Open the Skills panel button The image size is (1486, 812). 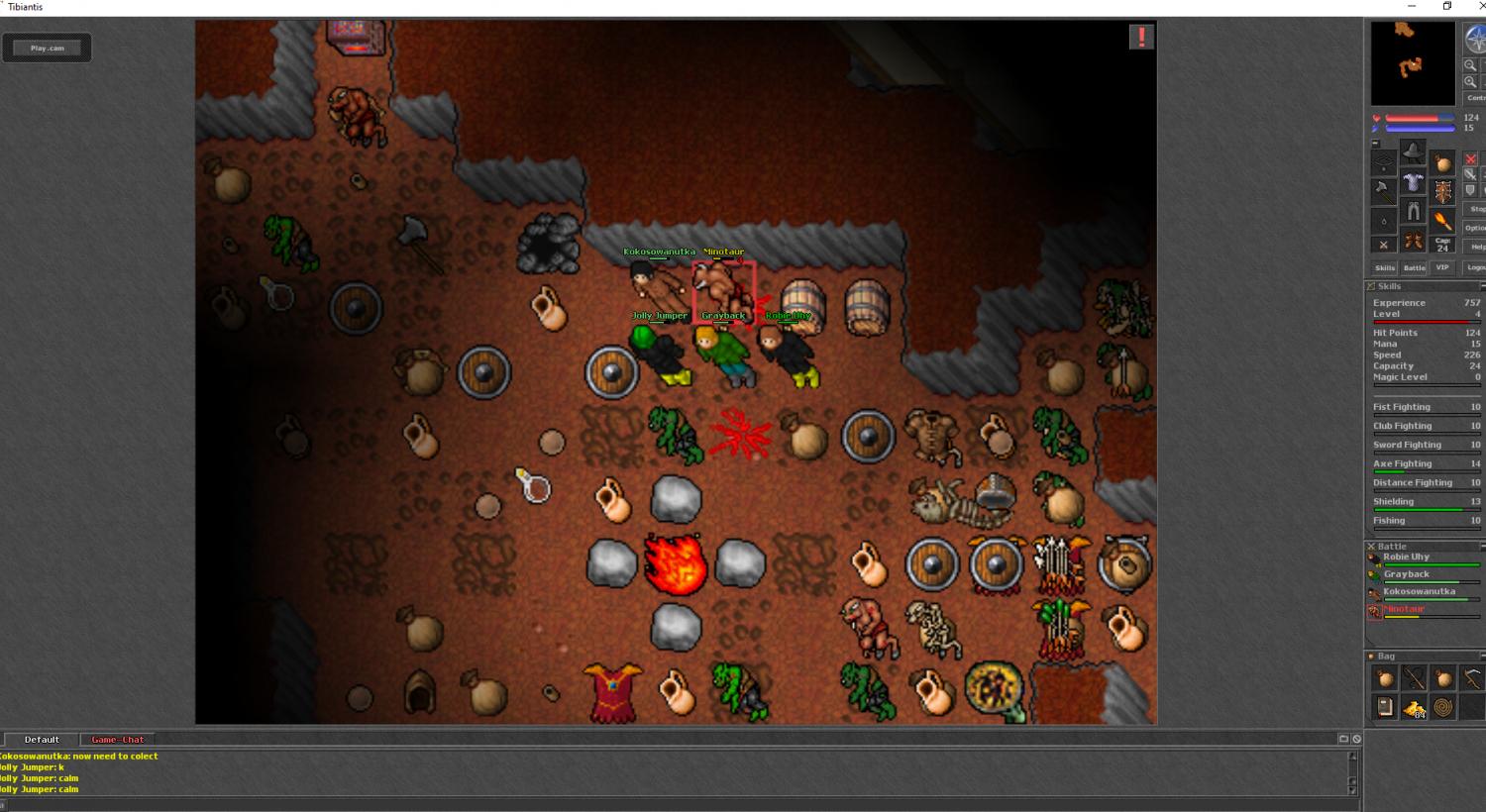tap(1384, 267)
